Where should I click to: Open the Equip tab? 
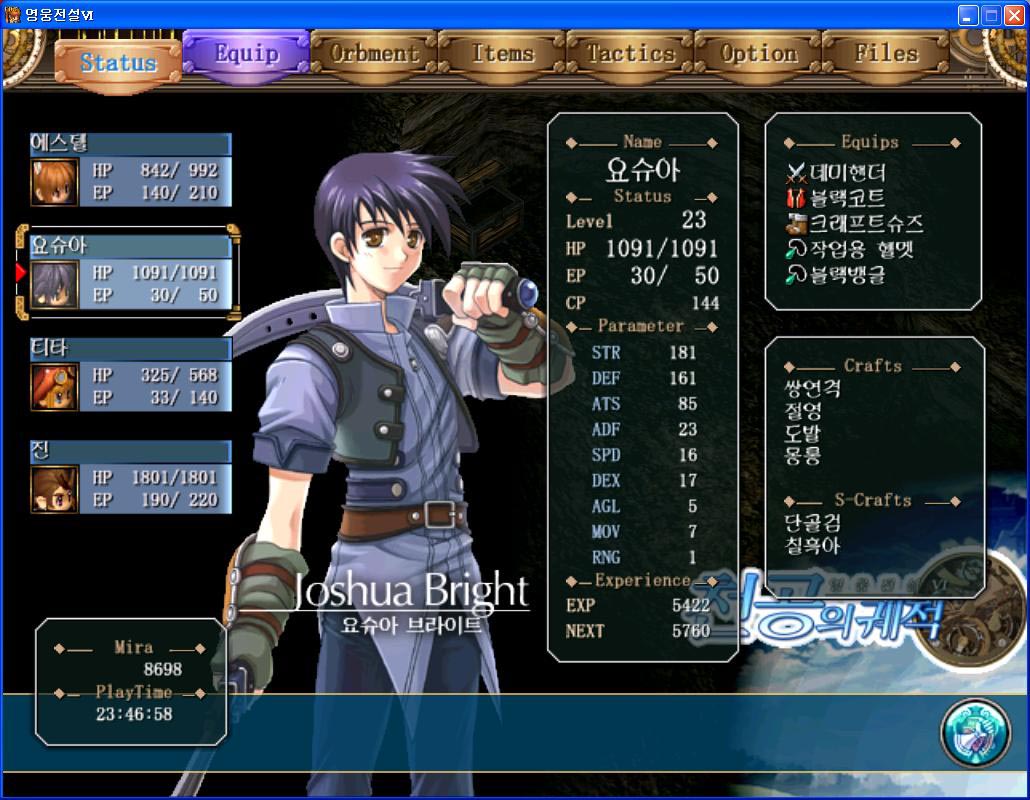click(x=246, y=53)
